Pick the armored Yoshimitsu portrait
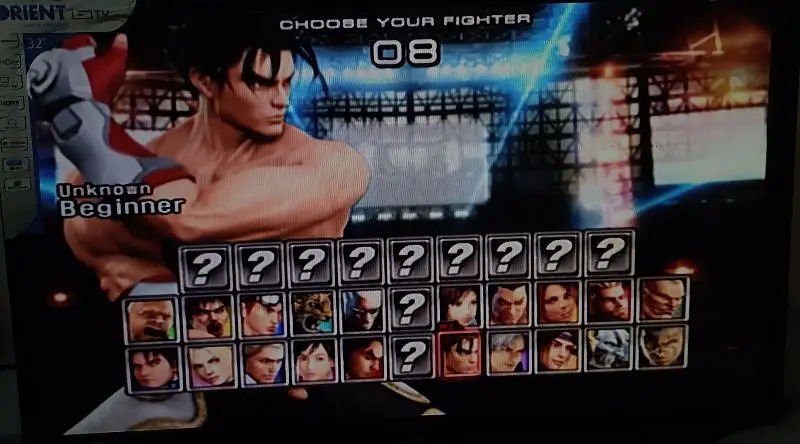 609,350
